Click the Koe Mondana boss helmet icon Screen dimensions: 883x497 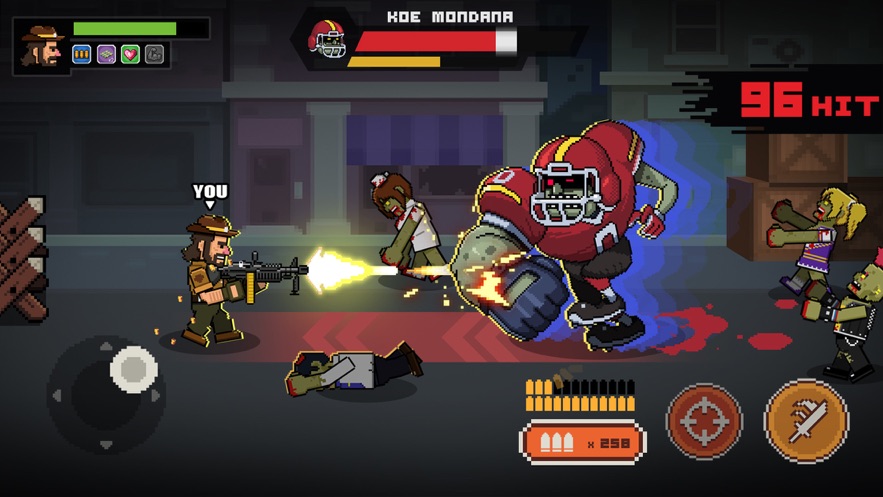pyautogui.click(x=327, y=43)
